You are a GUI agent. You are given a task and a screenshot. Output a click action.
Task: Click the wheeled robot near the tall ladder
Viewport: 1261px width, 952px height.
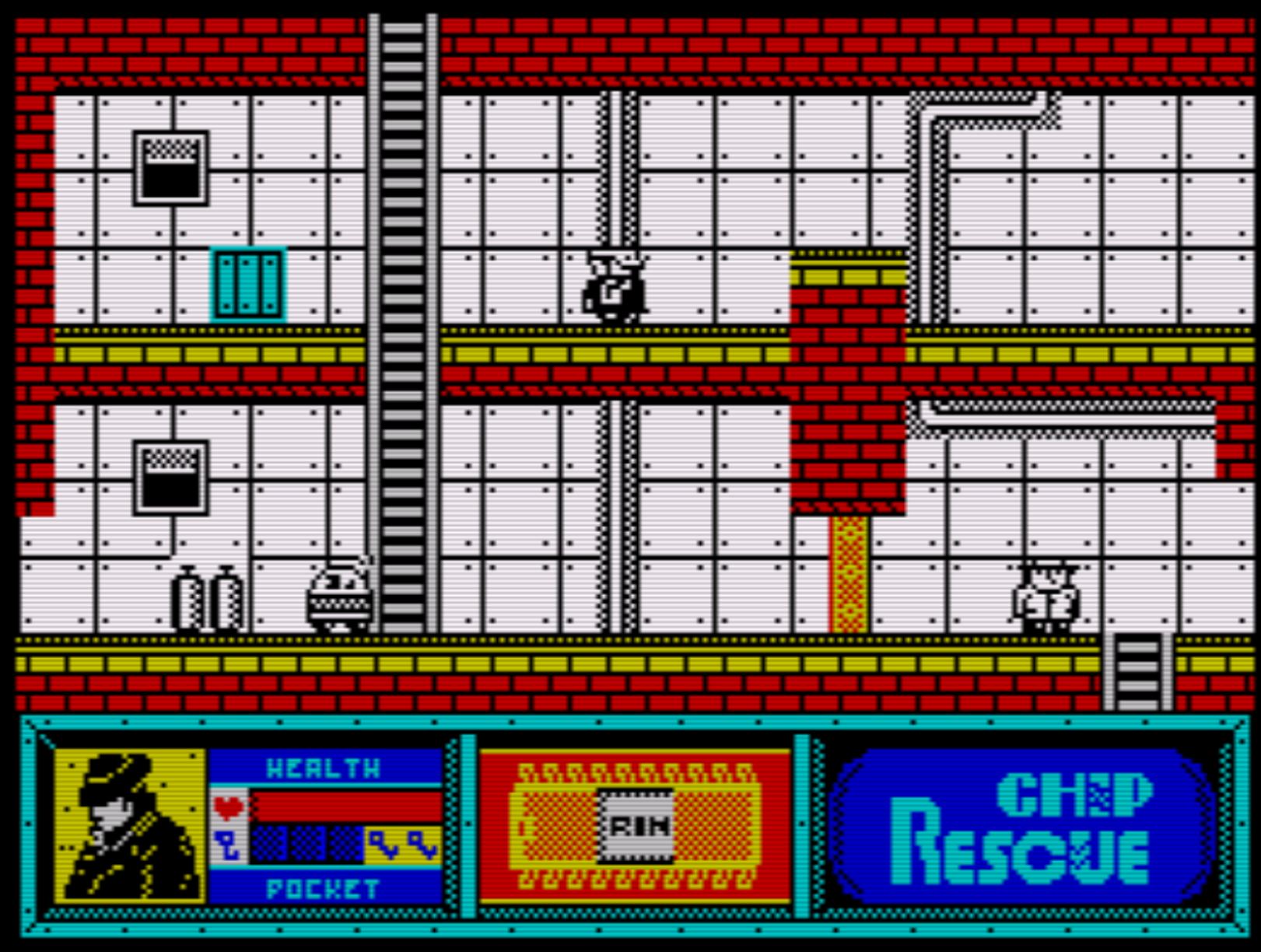tap(340, 599)
